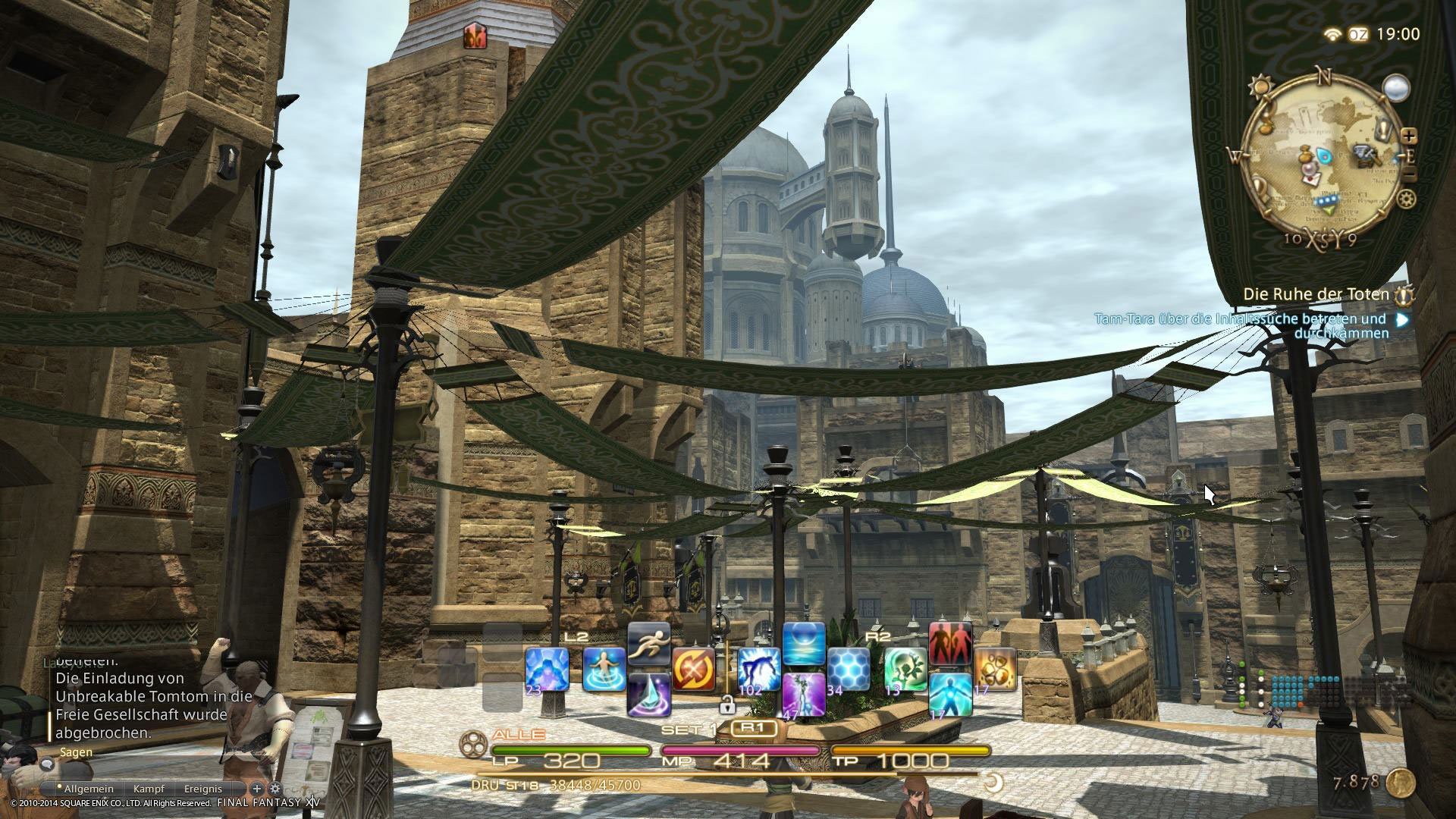1456x819 pixels.
Task: Click the chat bubble icon next to Sagen
Action: [x=47, y=764]
